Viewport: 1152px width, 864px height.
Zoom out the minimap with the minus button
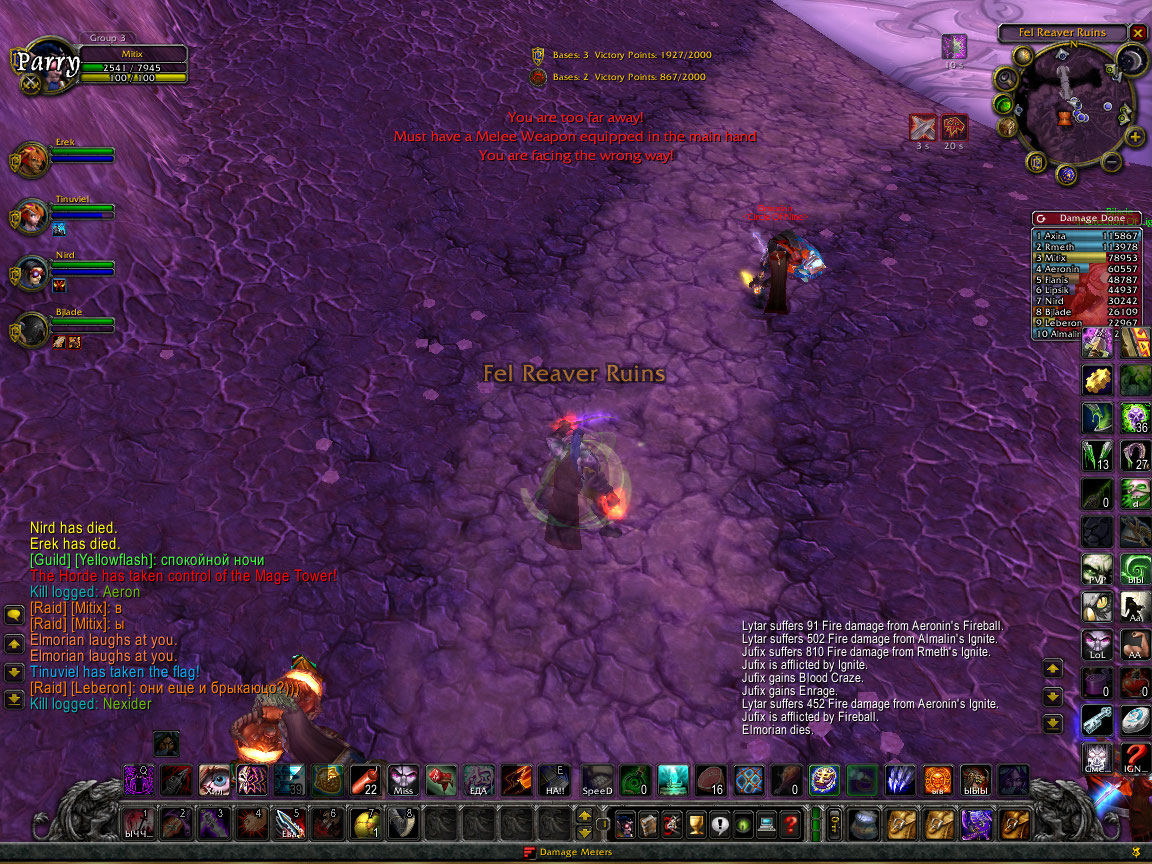[1112, 162]
